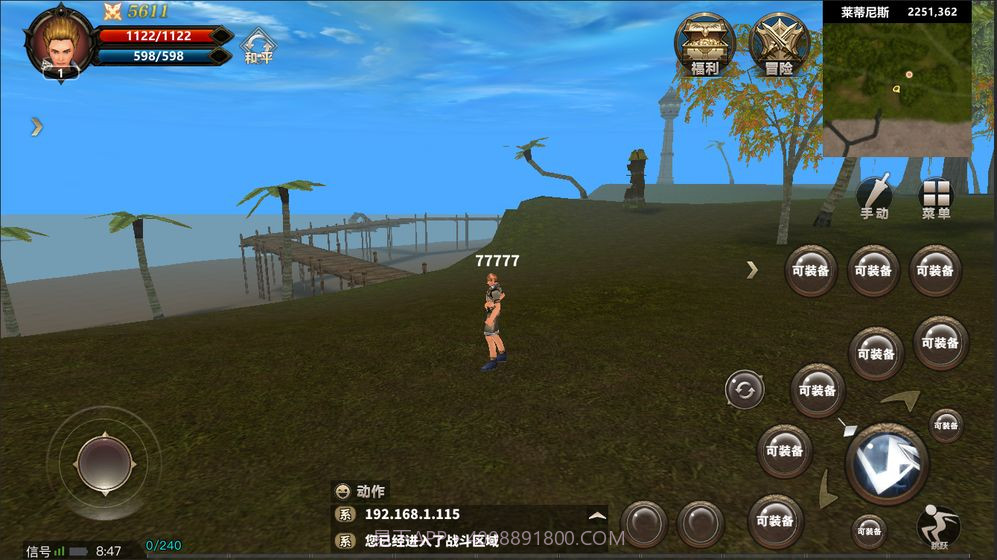
Task: Tap the 跳跃 jump button
Action: (938, 528)
